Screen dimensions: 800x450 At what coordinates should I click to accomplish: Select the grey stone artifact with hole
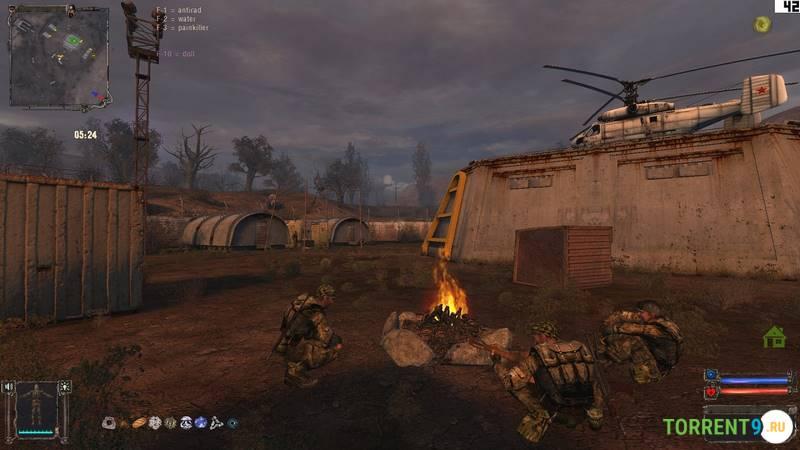pyautogui.click(x=108, y=423)
